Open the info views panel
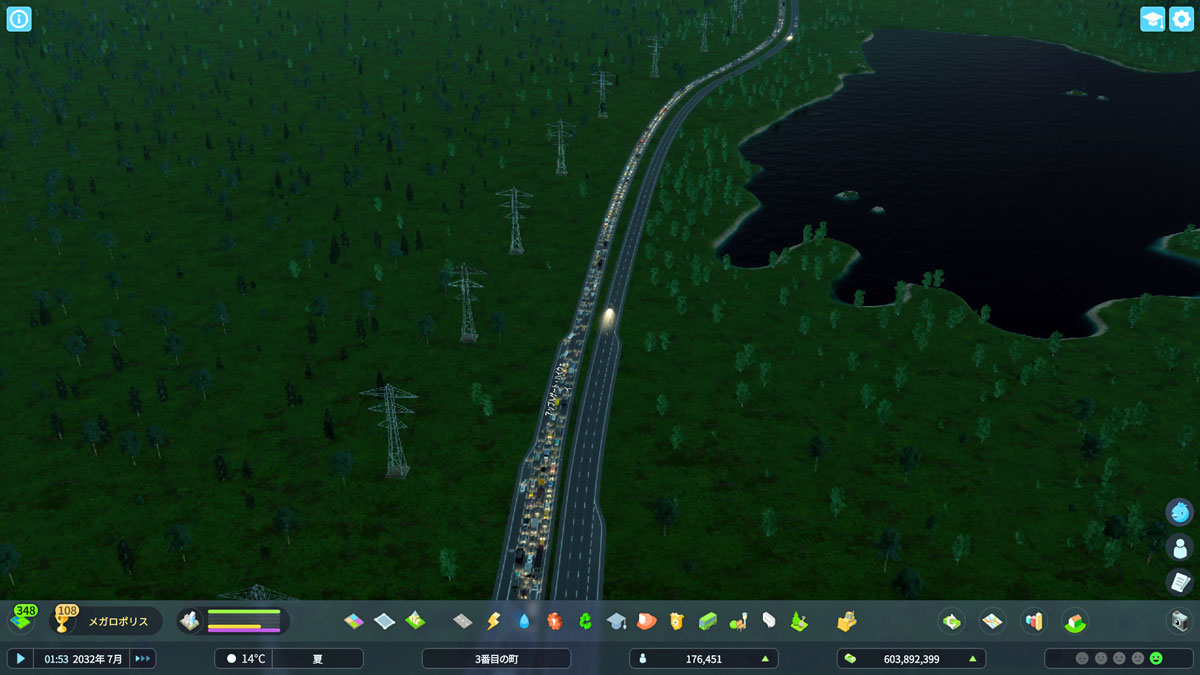Image resolution: width=1200 pixels, height=675 pixels. click(x=19, y=19)
